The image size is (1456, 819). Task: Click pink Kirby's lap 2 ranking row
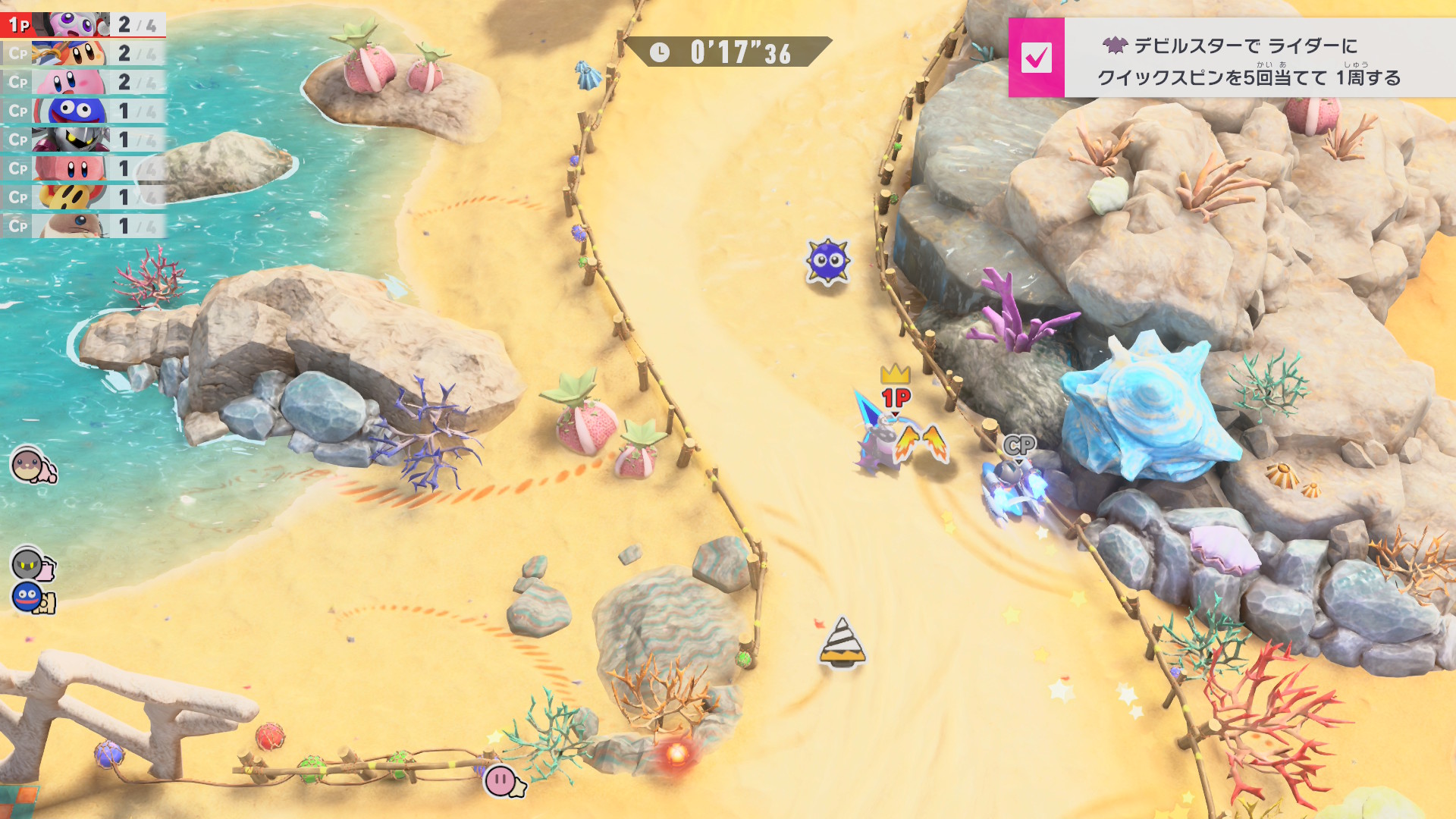click(83, 82)
